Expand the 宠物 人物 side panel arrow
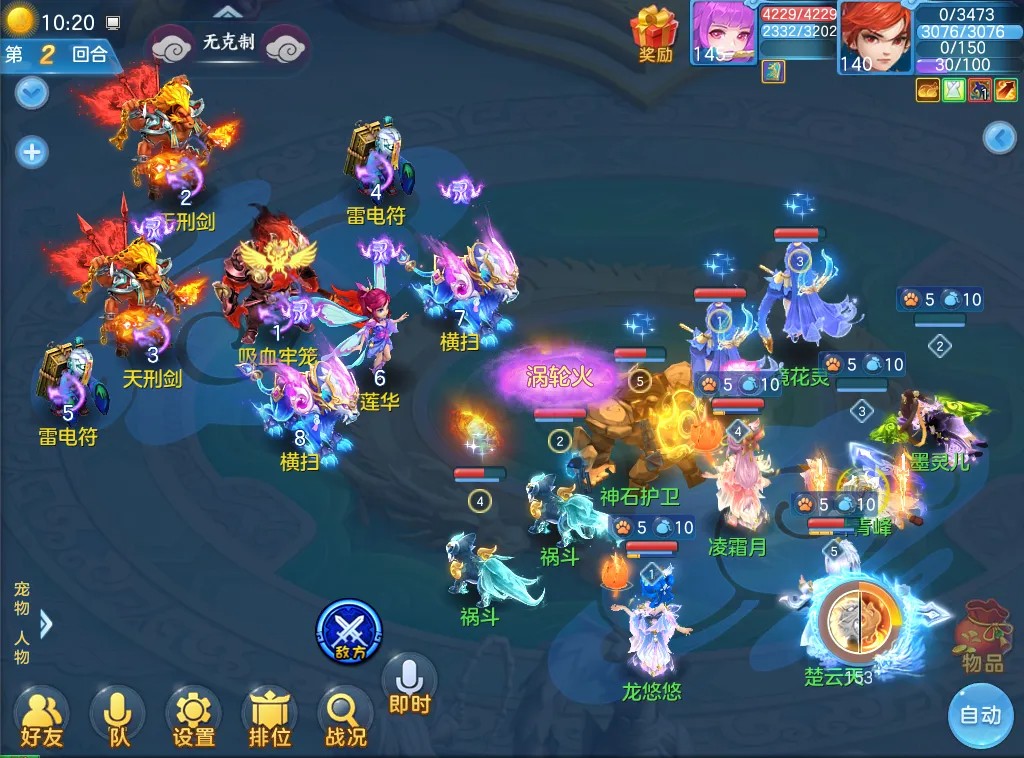The height and width of the screenshot is (758, 1024). tap(44, 623)
